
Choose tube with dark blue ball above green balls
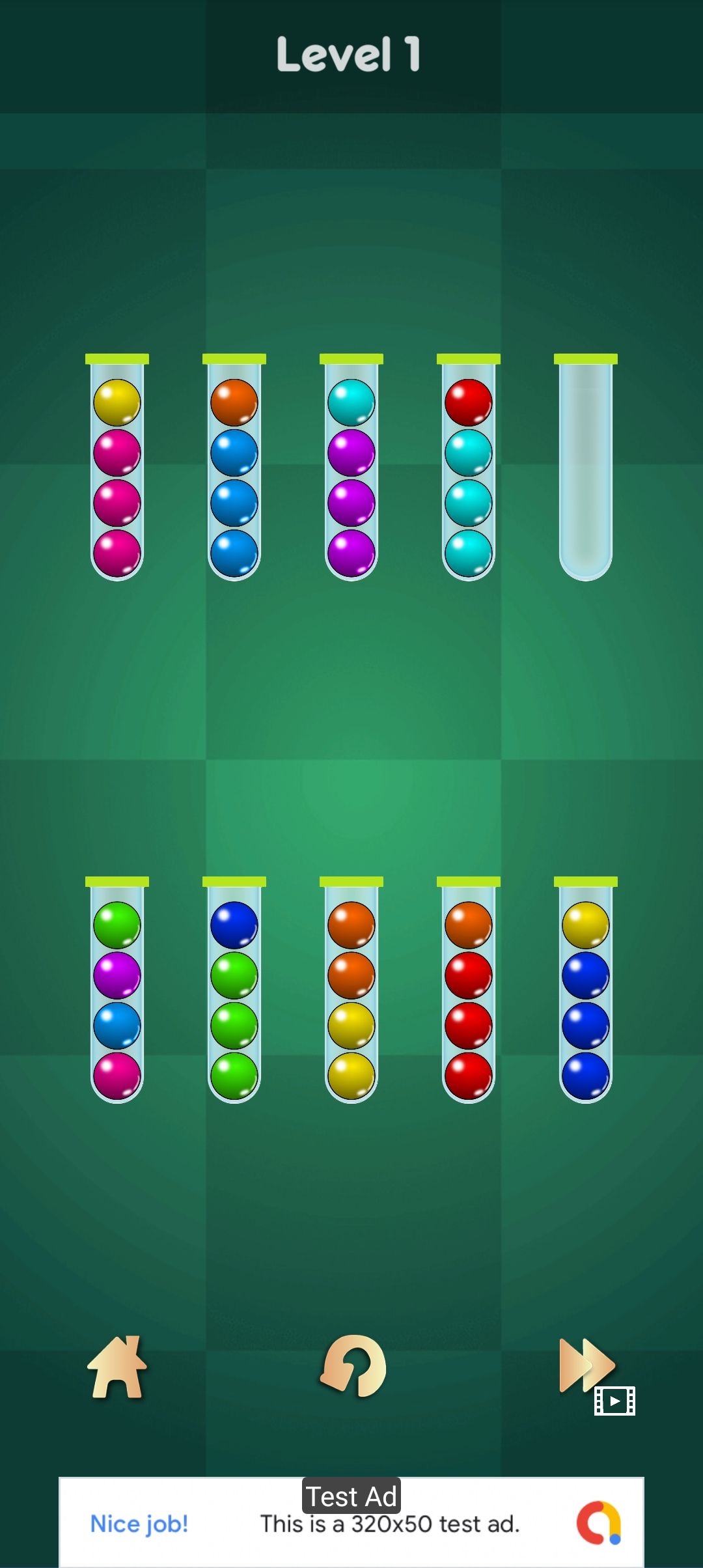[x=234, y=991]
